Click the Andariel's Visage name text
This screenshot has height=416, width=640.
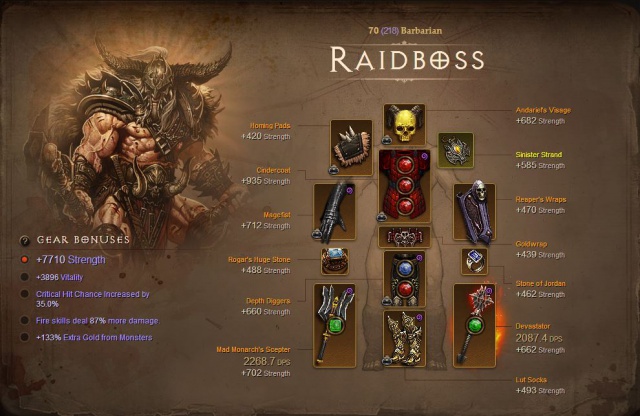(542, 110)
